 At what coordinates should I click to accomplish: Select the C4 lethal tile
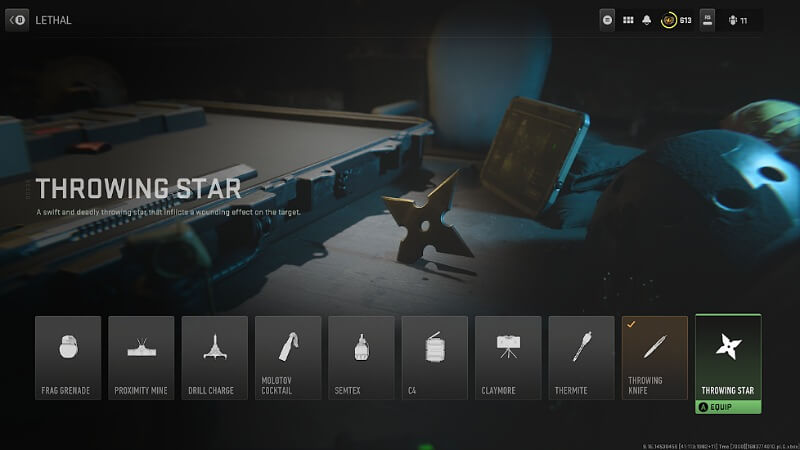(434, 357)
